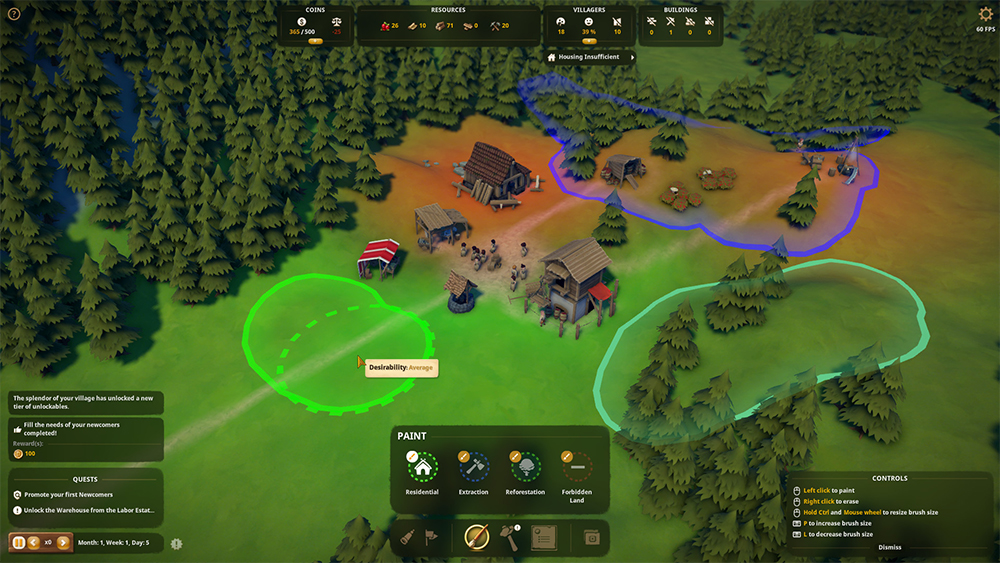Open the checklist board panel
The height and width of the screenshot is (563, 1000).
543,537
